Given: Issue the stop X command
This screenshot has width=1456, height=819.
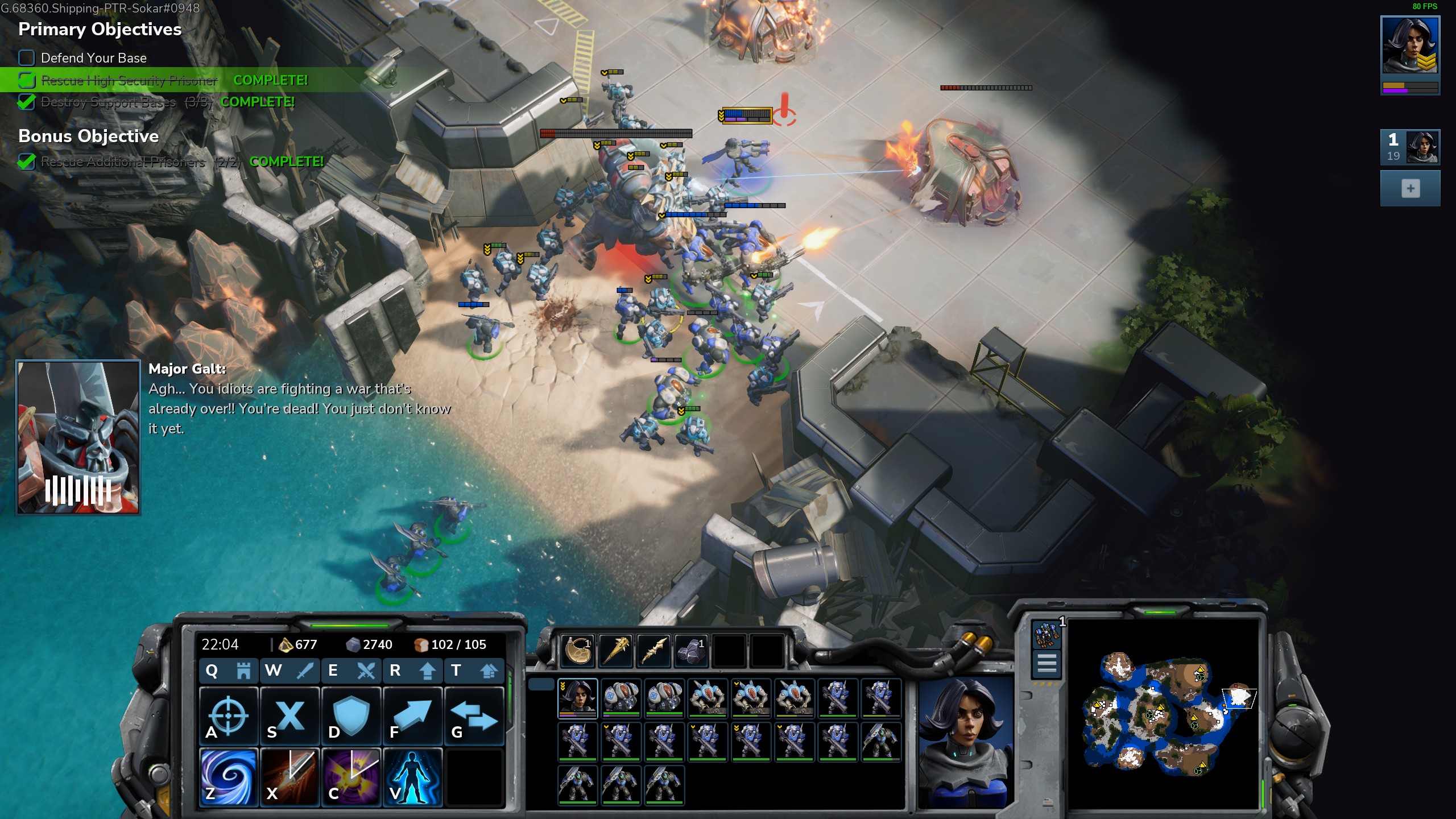Looking at the screenshot, I should coord(290,716).
